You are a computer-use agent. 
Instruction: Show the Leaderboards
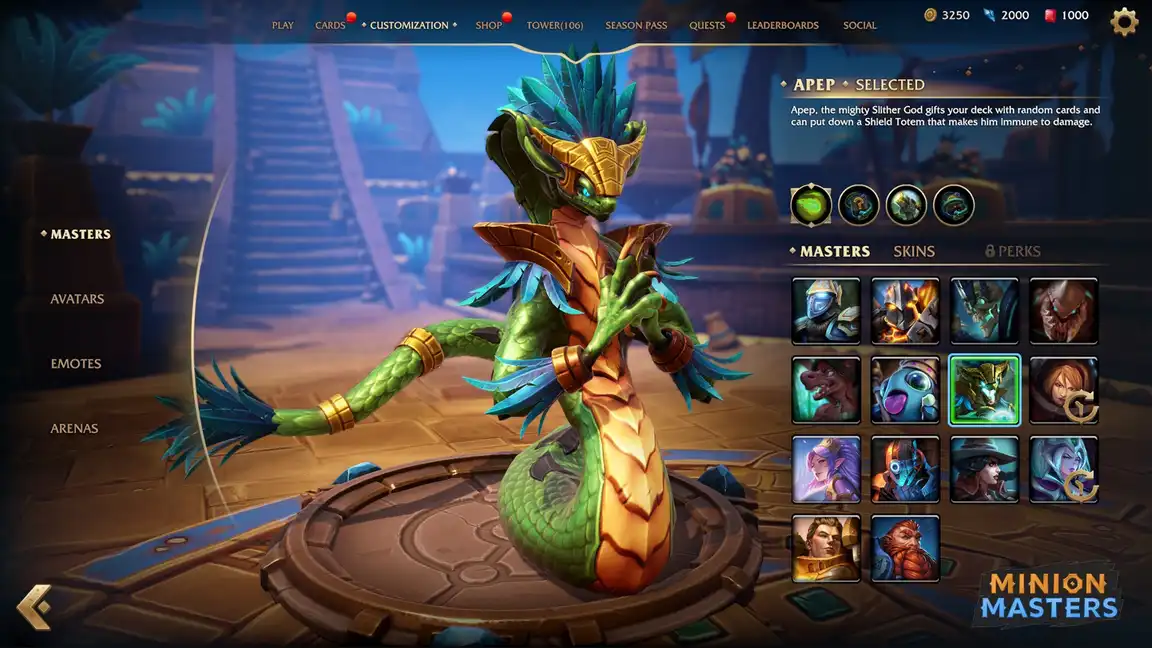point(783,26)
